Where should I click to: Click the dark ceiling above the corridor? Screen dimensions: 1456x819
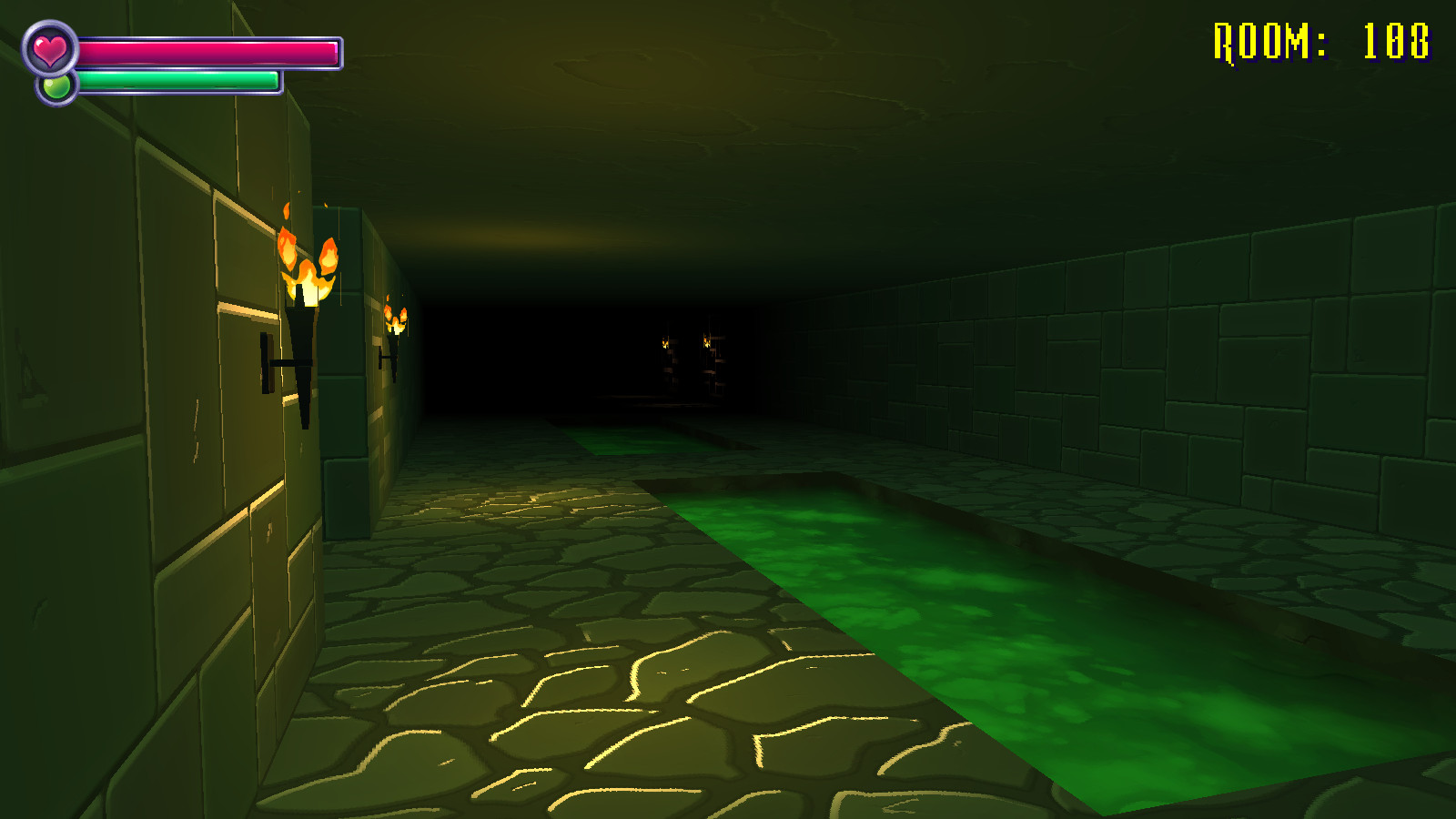728,109
